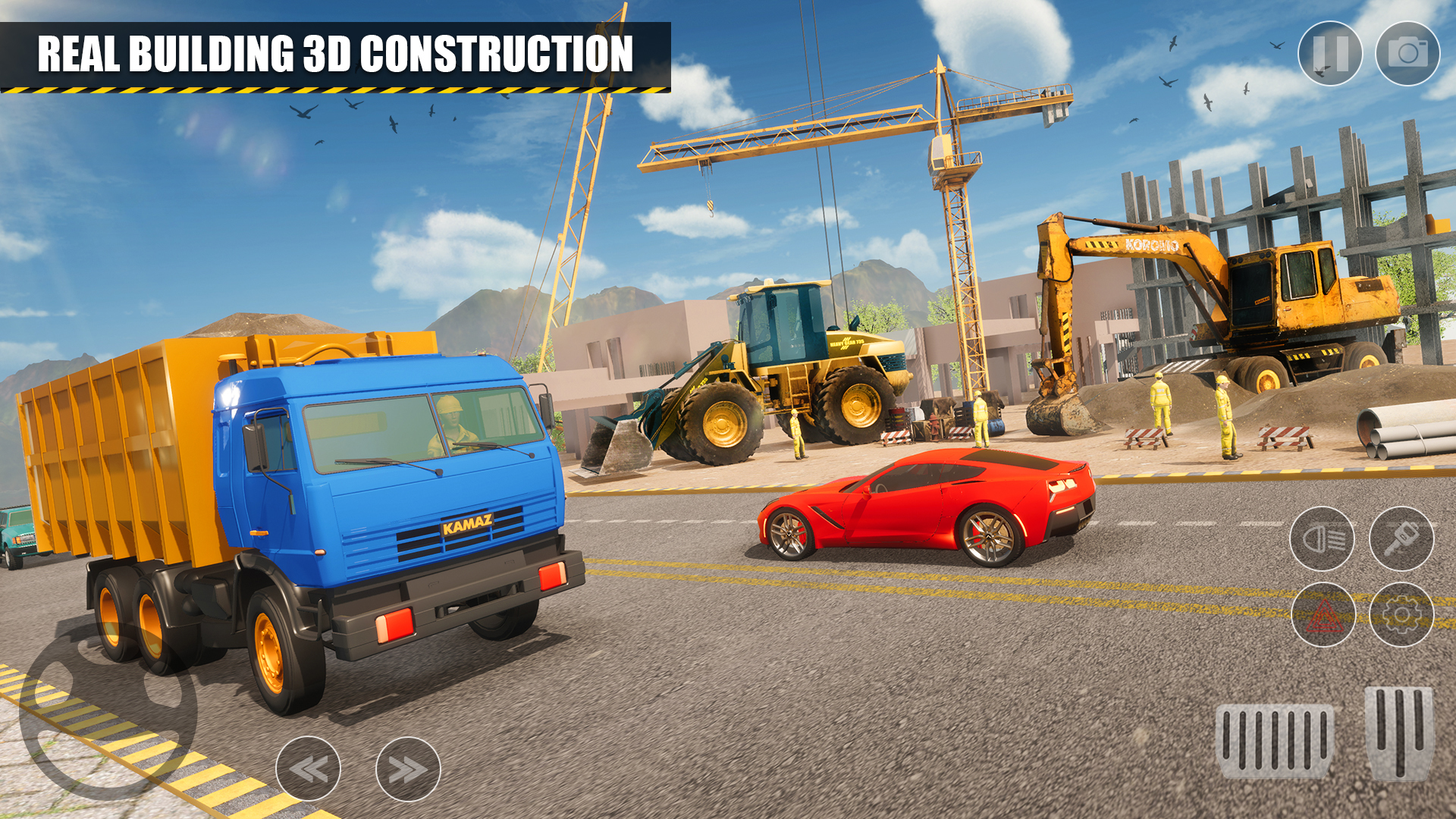Click the camera screenshot button again
Image resolution: width=1456 pixels, height=819 pixels.
tap(1409, 53)
